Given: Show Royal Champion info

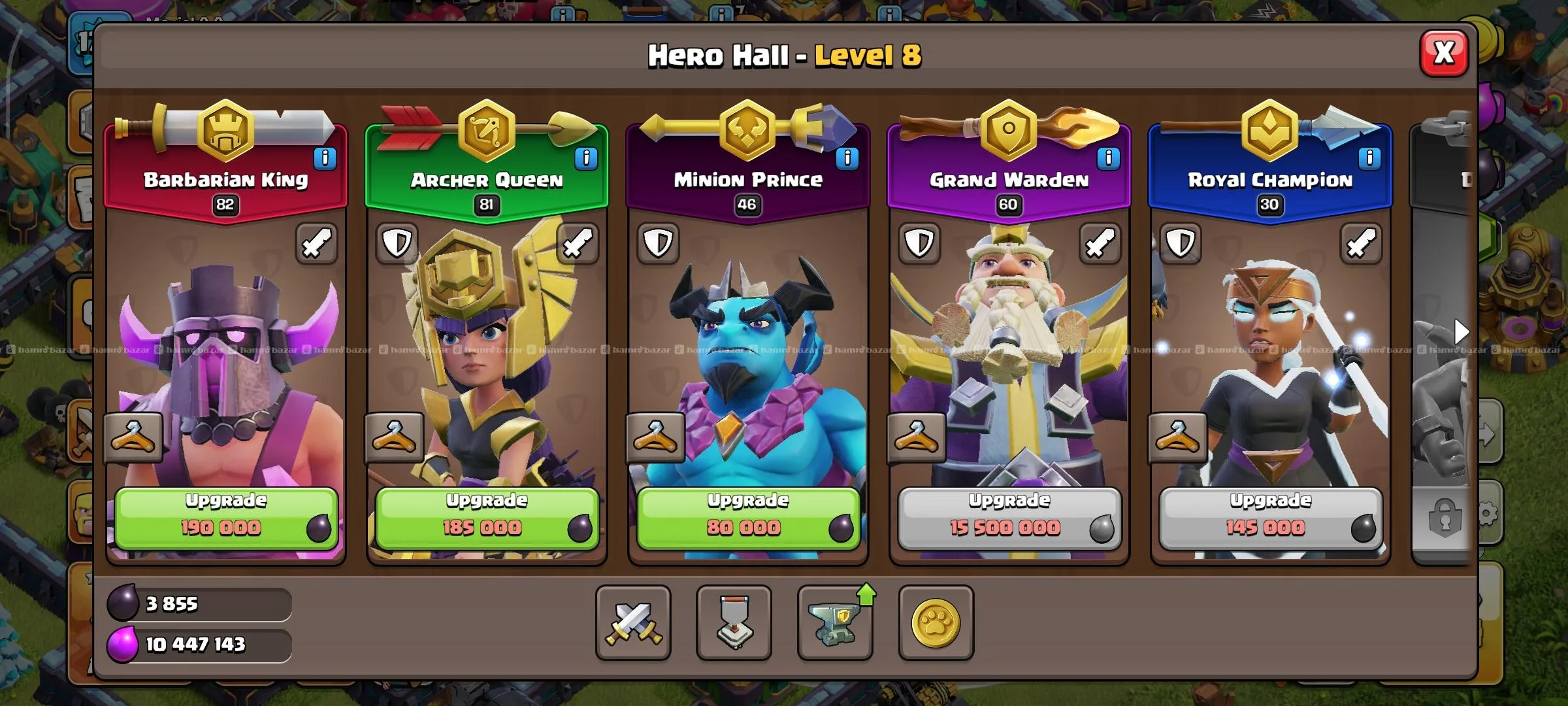Looking at the screenshot, I should [x=1369, y=158].
